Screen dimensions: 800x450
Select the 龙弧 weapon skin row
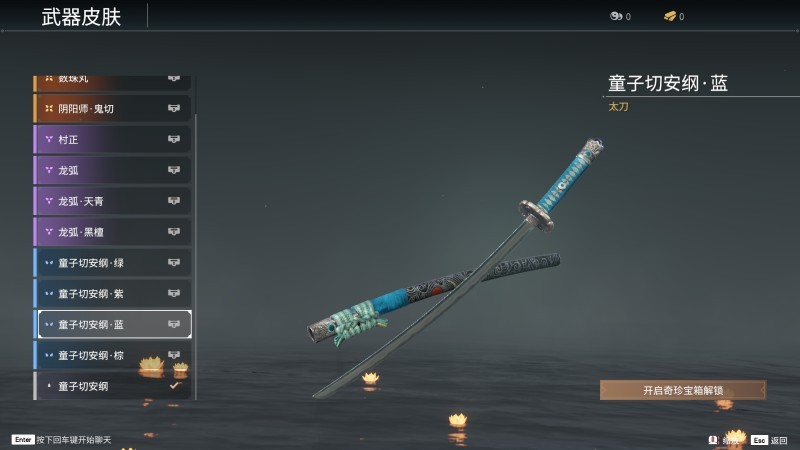(x=112, y=170)
